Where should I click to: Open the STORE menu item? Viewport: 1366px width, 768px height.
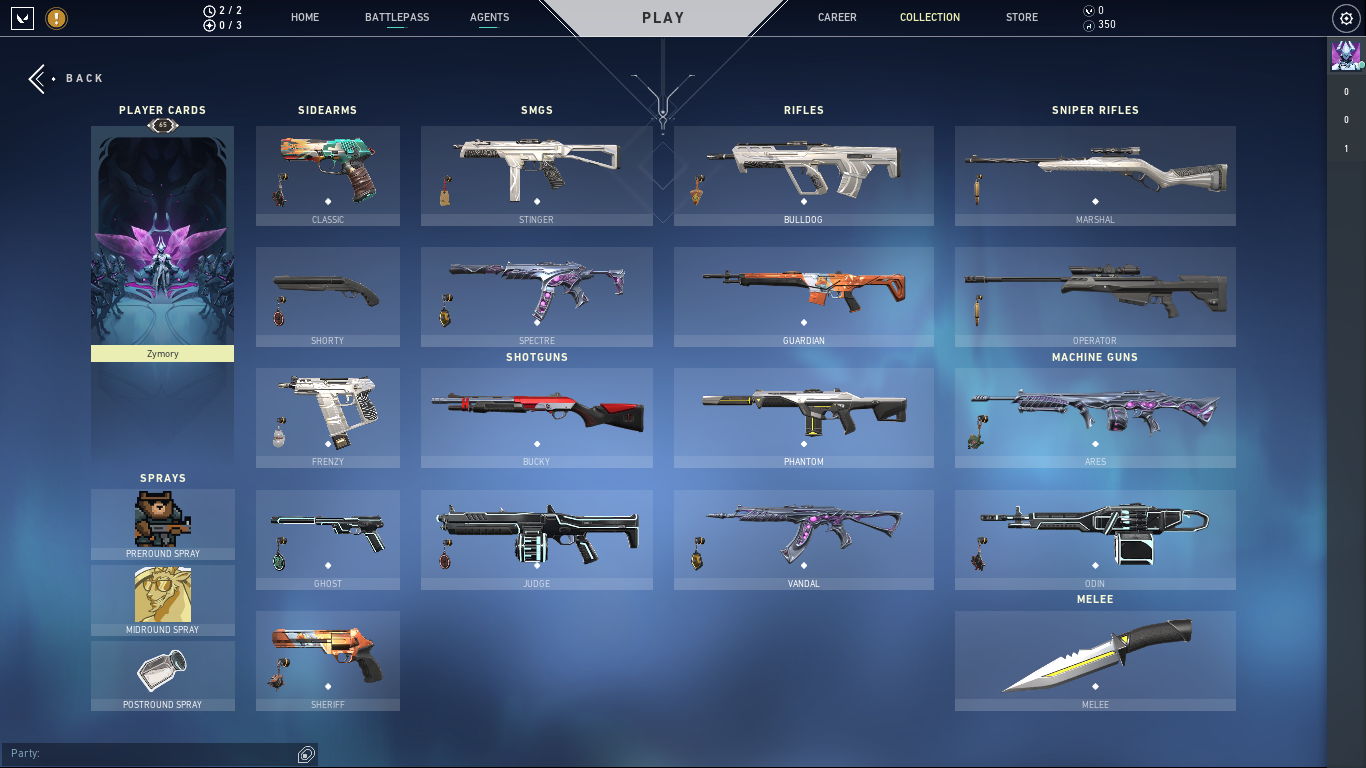pos(1021,17)
